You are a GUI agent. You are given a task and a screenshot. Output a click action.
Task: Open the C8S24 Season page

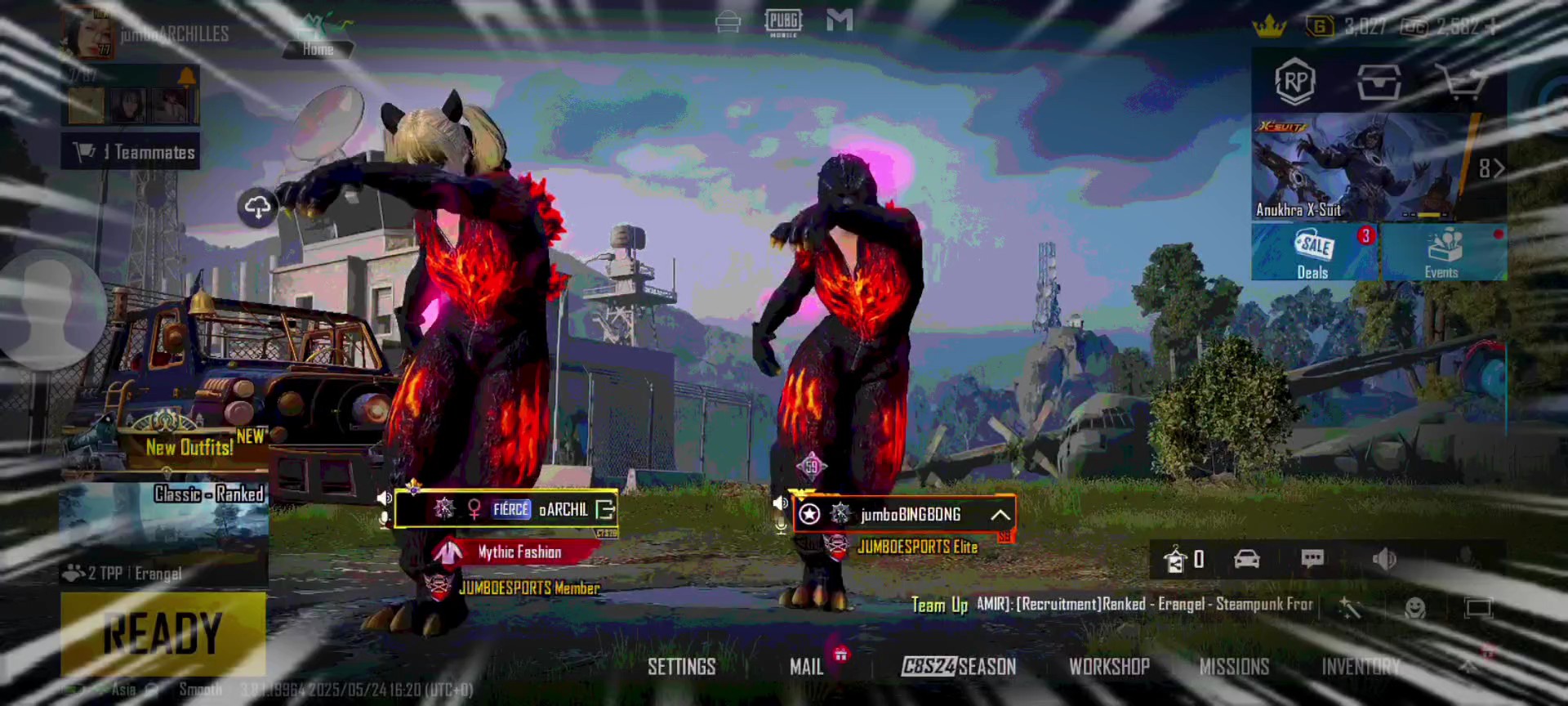(x=959, y=667)
